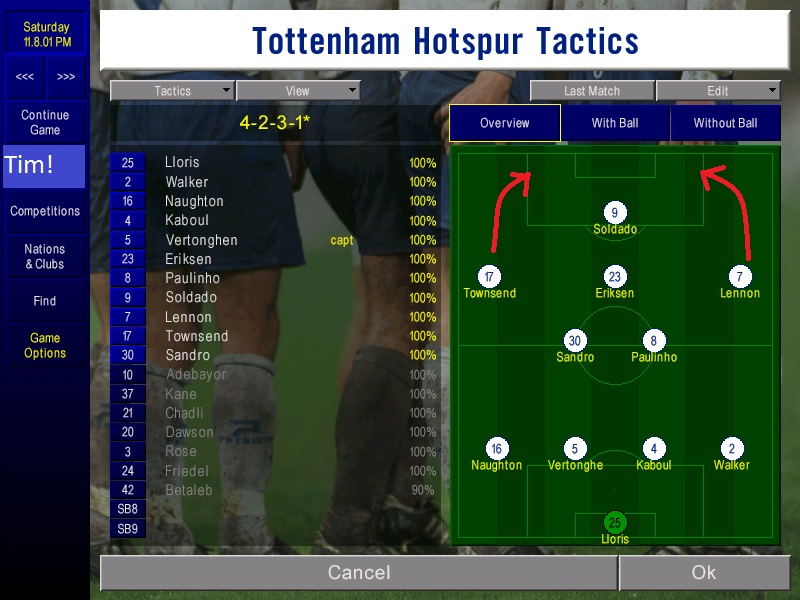Select Lloris in the squad list
The image size is (800, 600).
click(182, 162)
